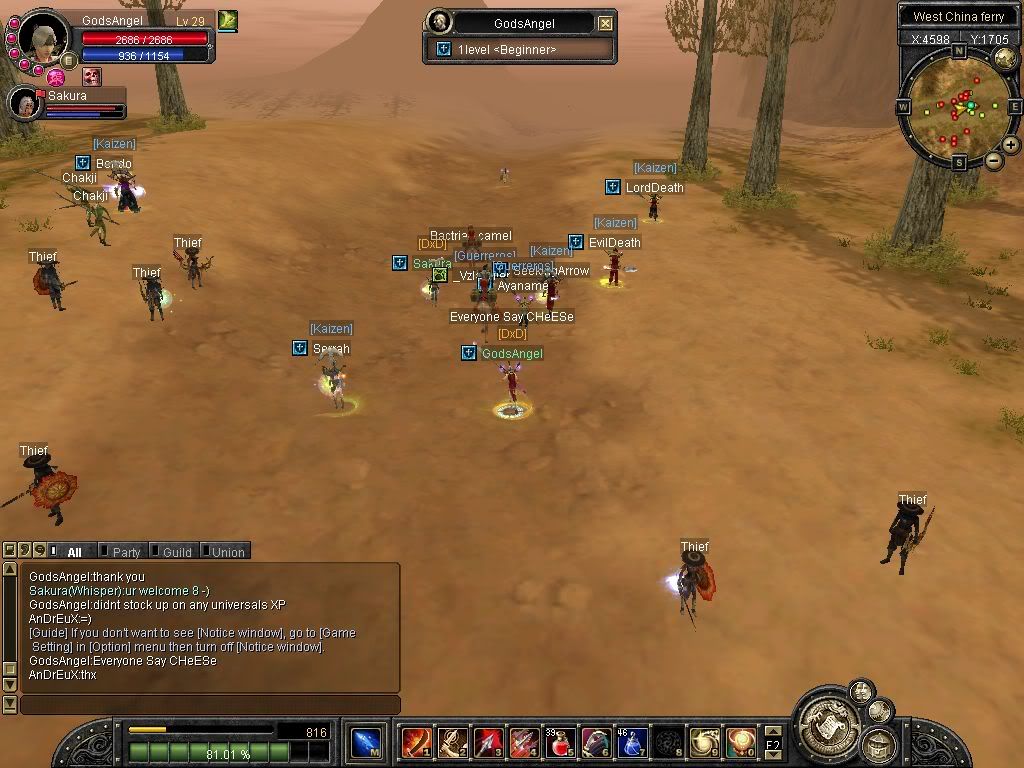This screenshot has width=1024, height=768.
Task: Zoom in the minimap with plus button
Action: pyautogui.click(x=1011, y=145)
